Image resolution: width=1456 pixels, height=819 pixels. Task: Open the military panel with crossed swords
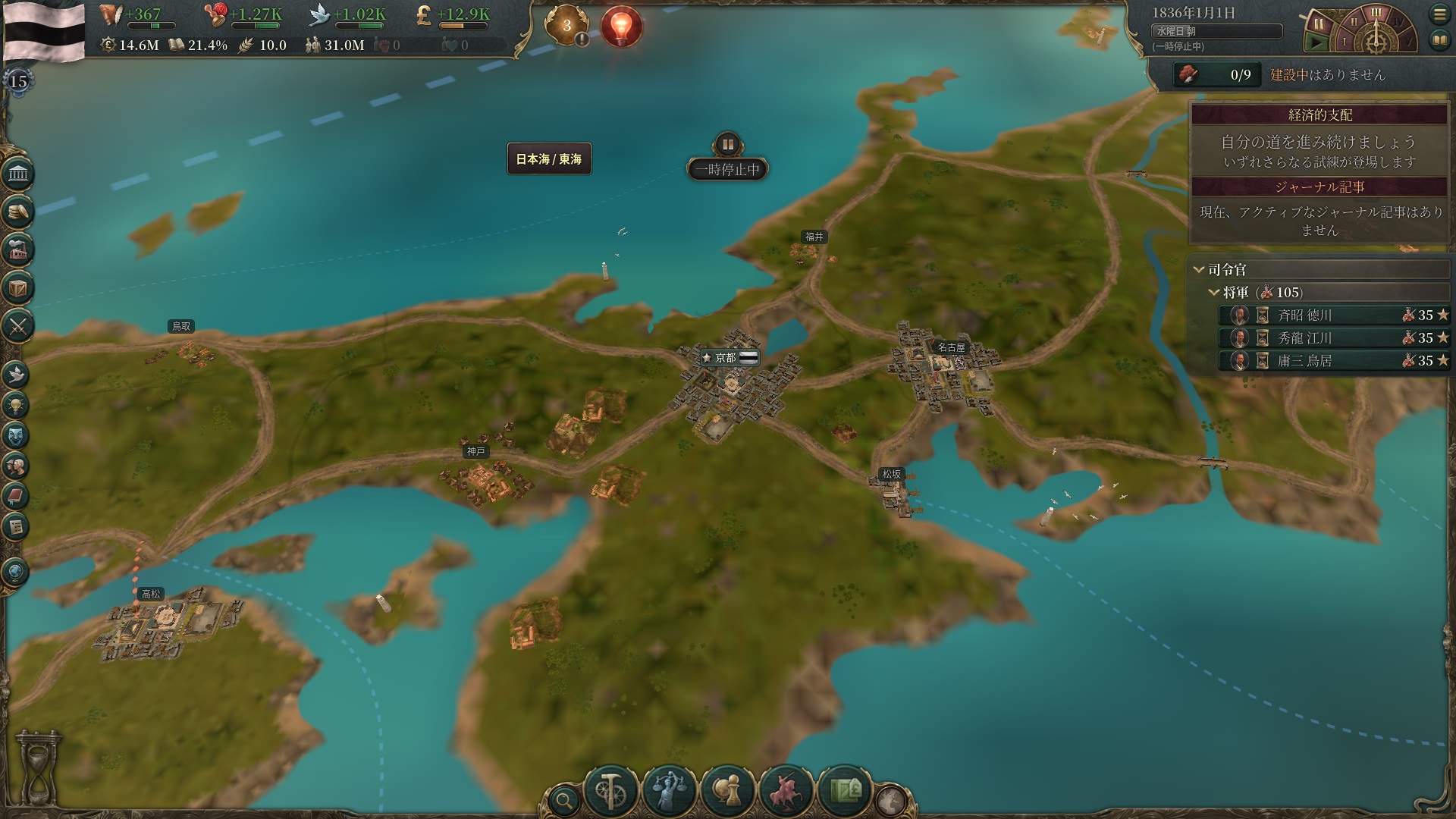point(17,327)
